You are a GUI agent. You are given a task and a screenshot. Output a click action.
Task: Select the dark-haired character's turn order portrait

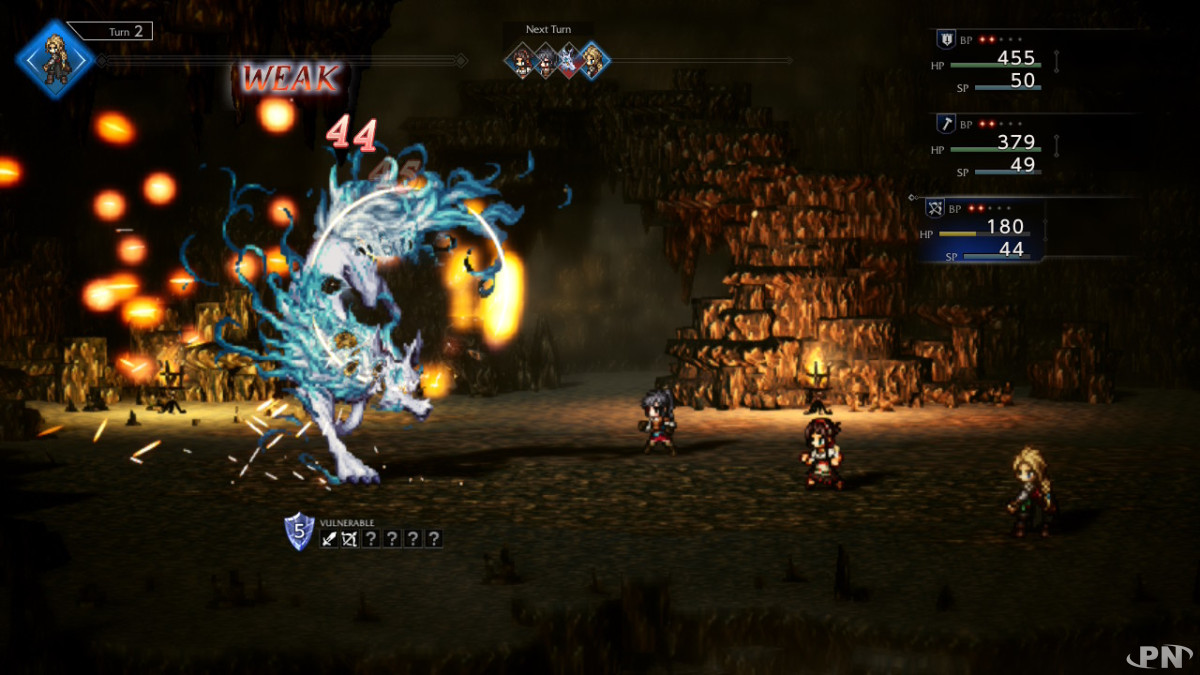[x=546, y=61]
